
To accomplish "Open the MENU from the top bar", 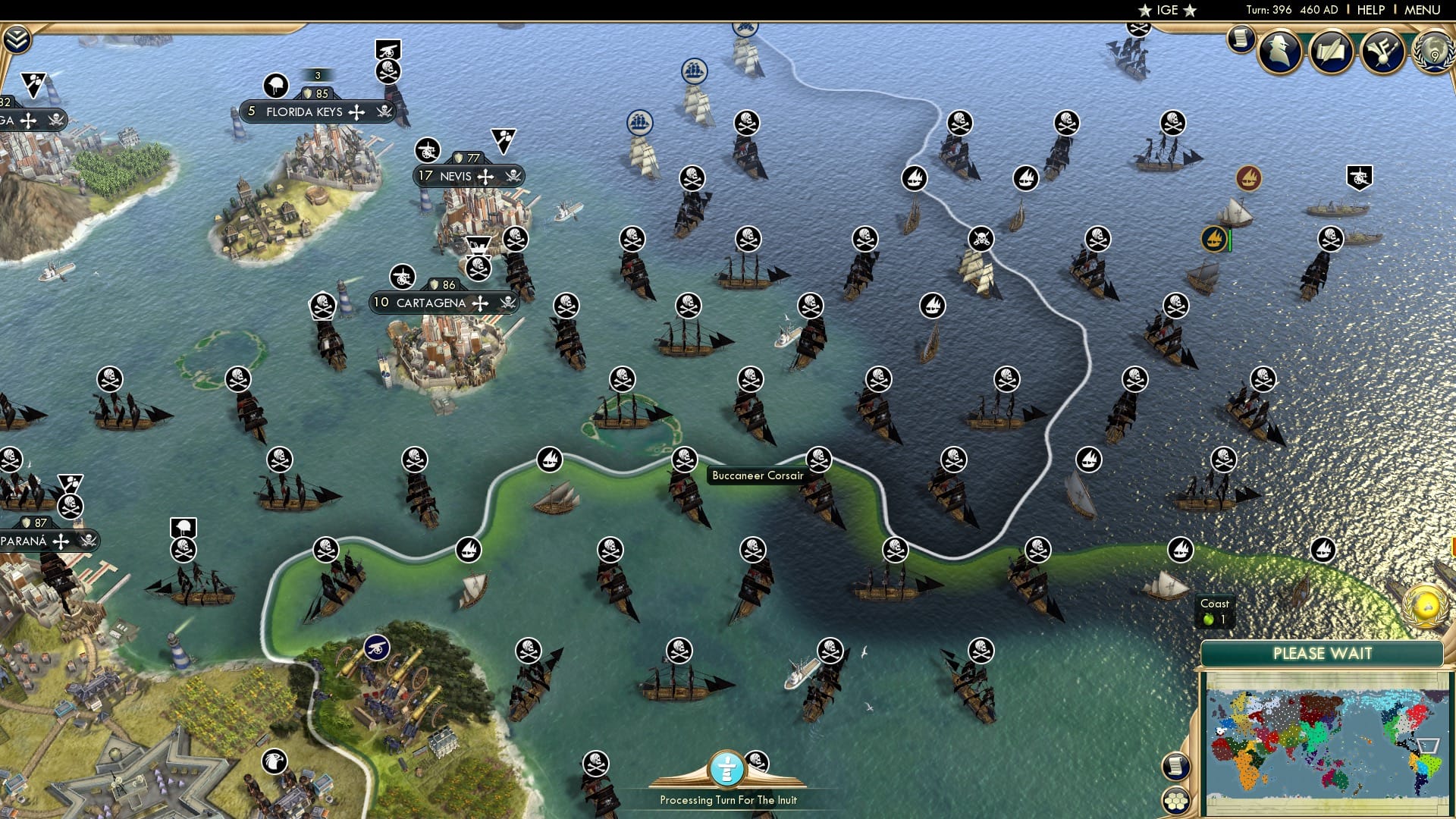I will 1423,9.
